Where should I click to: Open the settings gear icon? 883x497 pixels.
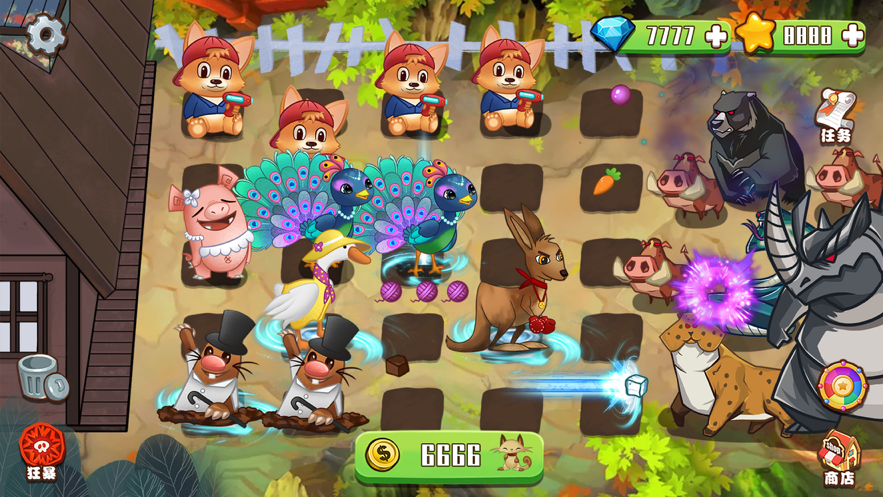(45, 35)
